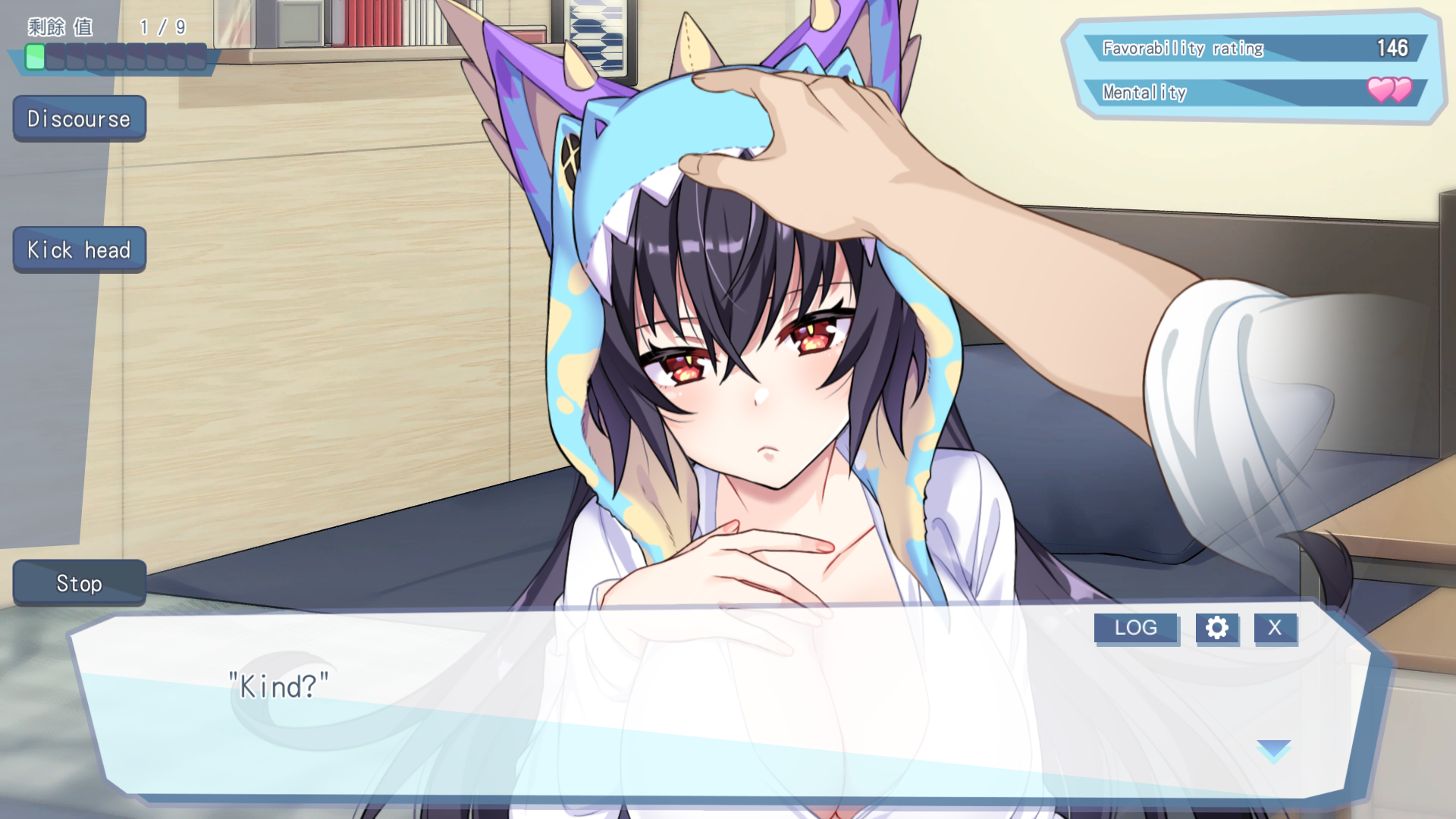Screen dimensions: 1456x819
Task: Choose the Discourse action button
Action: [x=79, y=118]
